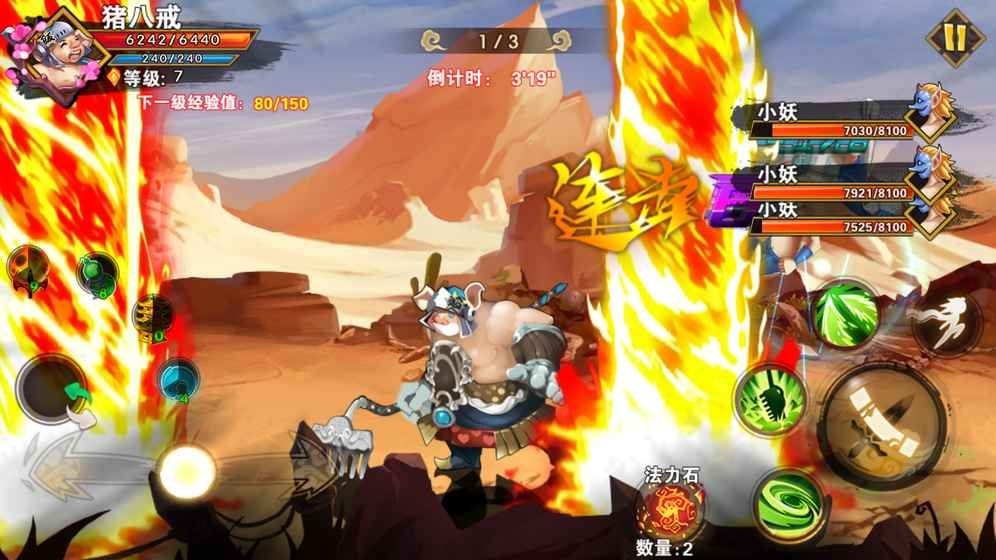Screen dimensions: 996x560
Task: Use the green leaf slash skill
Action: pyautogui.click(x=845, y=315)
